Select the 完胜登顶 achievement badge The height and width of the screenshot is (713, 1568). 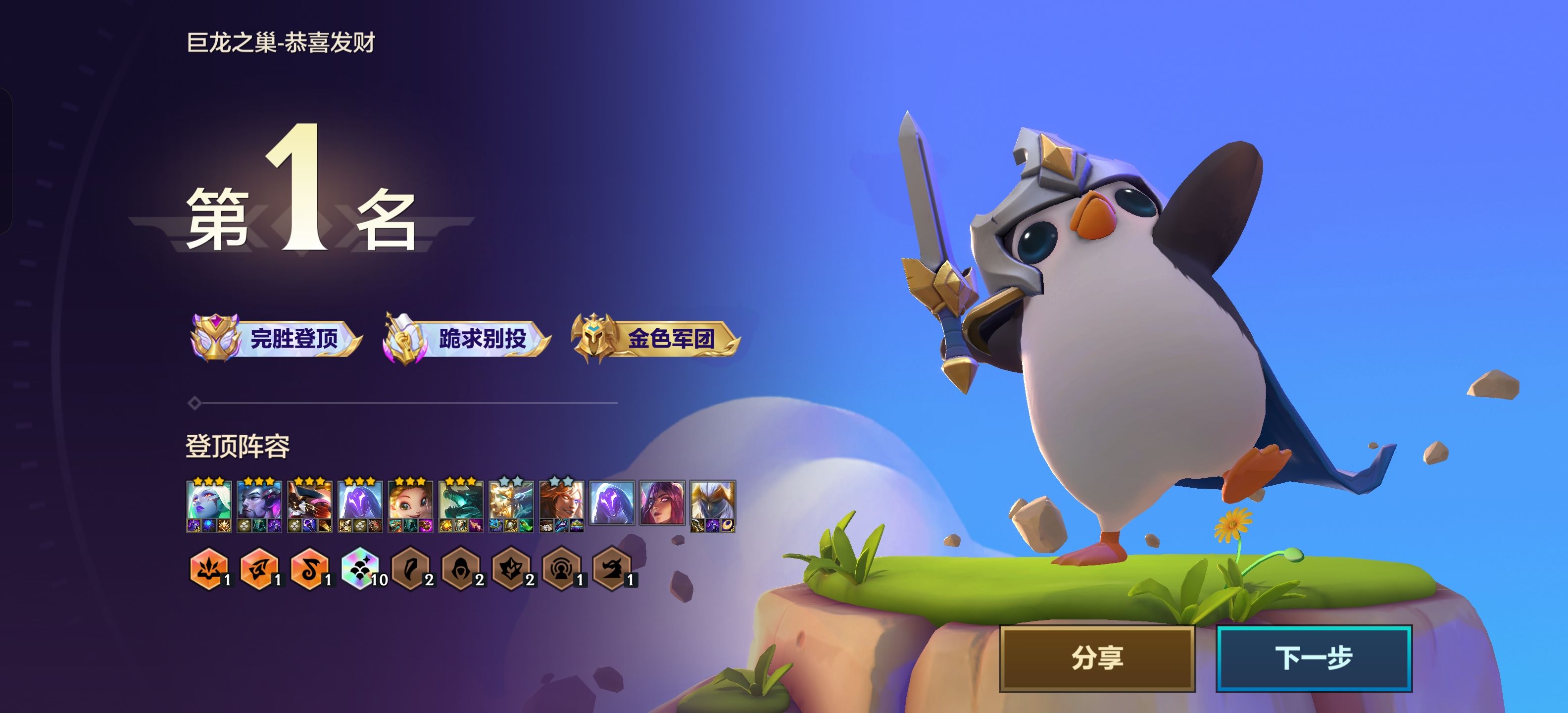pyautogui.click(x=276, y=338)
